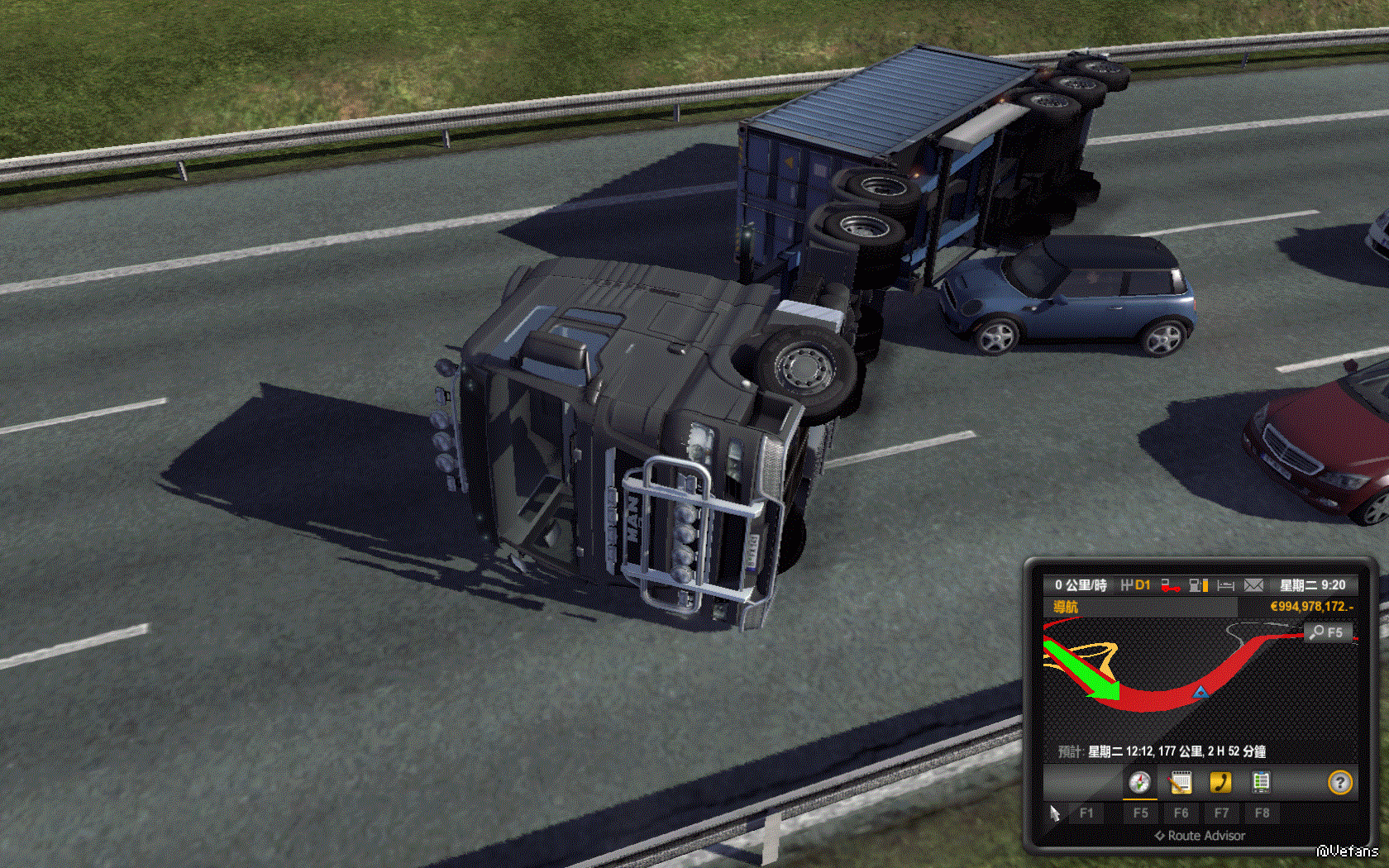This screenshot has width=1389, height=868.
Task: Click the red truck damage warning icon
Action: click(x=1170, y=585)
